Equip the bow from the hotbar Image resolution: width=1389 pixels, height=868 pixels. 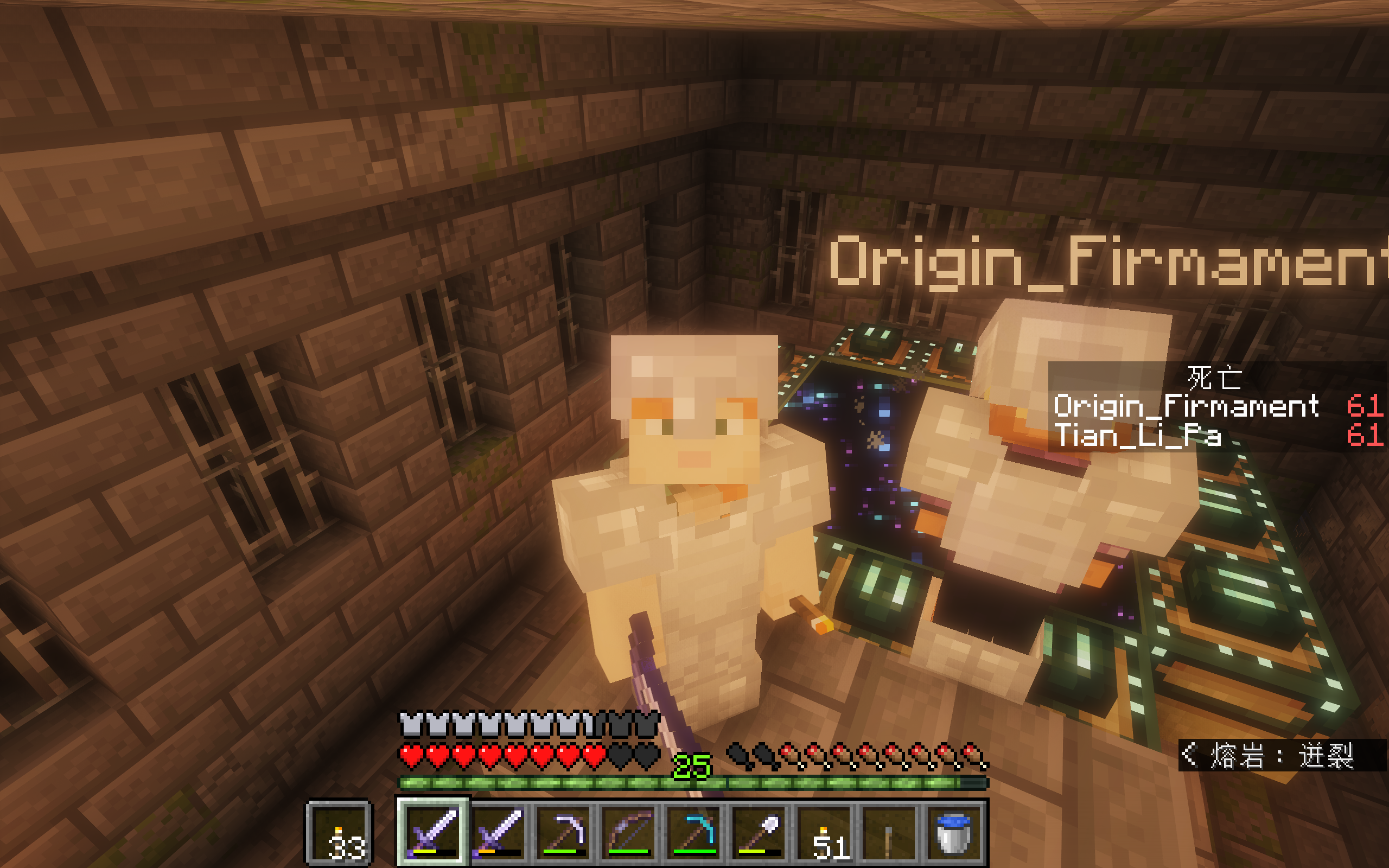[x=629, y=832]
